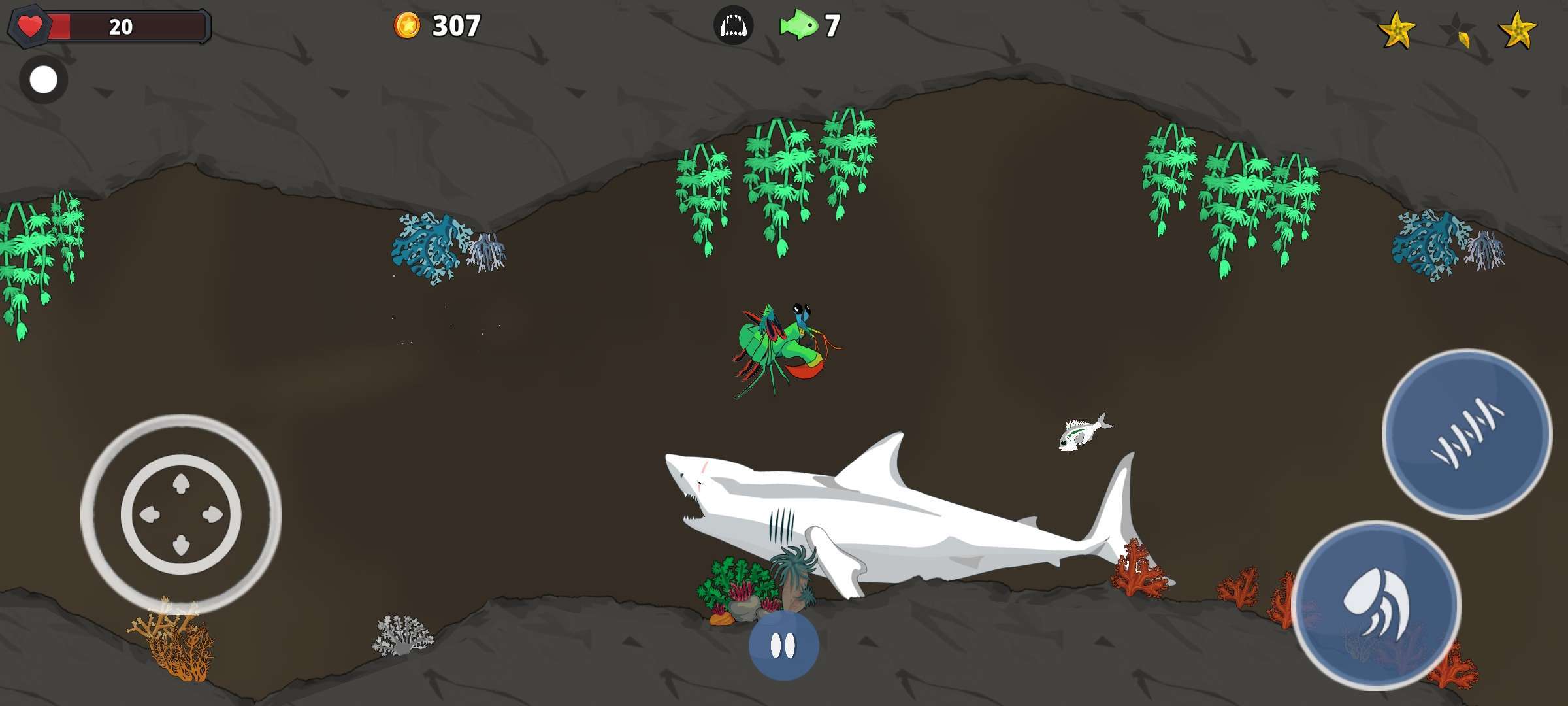Use the shrimp dash ability button
Viewport: 1568px width, 706px height.
tap(1376, 605)
